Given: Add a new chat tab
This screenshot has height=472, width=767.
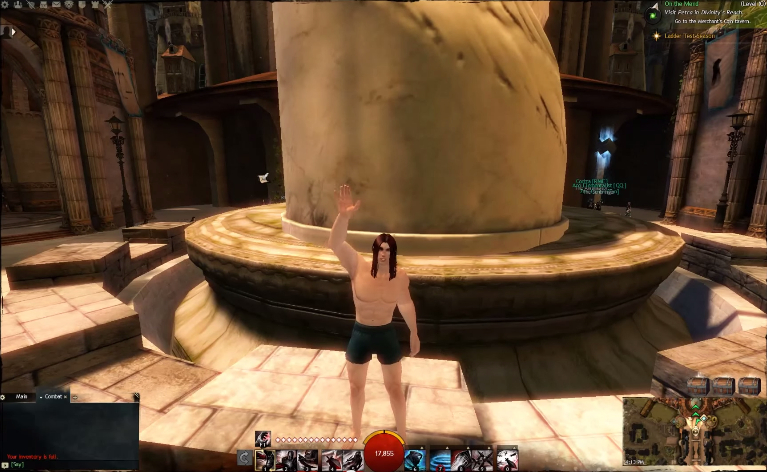Looking at the screenshot, I should click(75, 397).
